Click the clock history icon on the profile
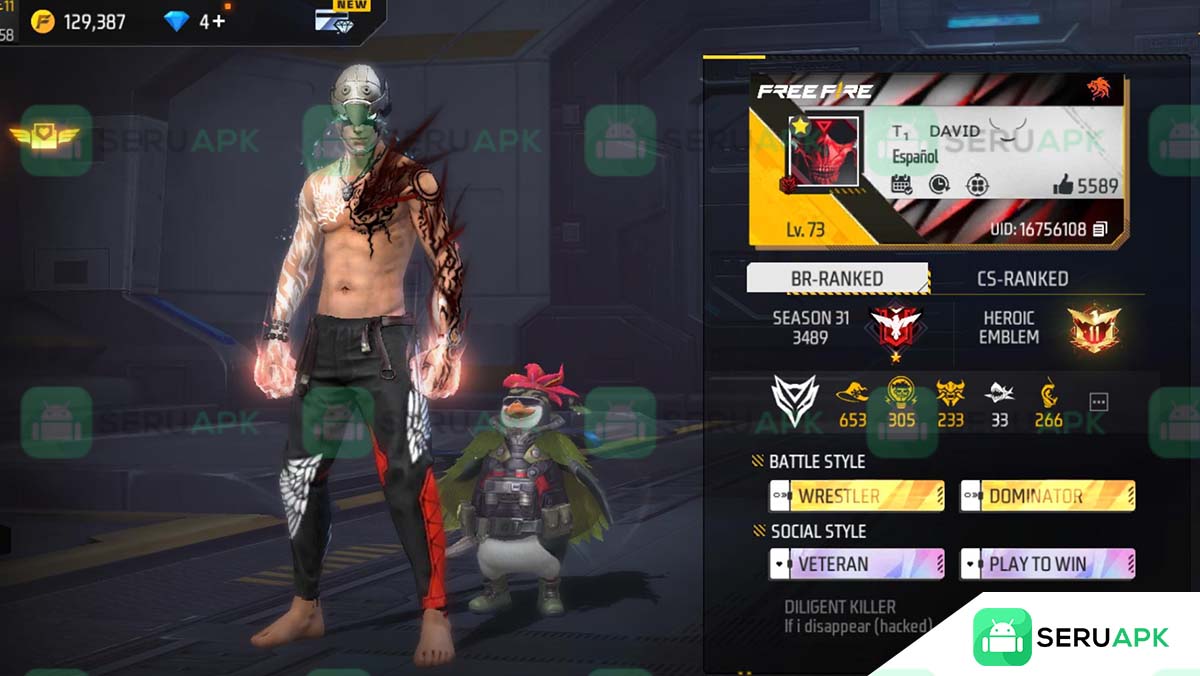Screen dimensions: 1200x676 939,184
